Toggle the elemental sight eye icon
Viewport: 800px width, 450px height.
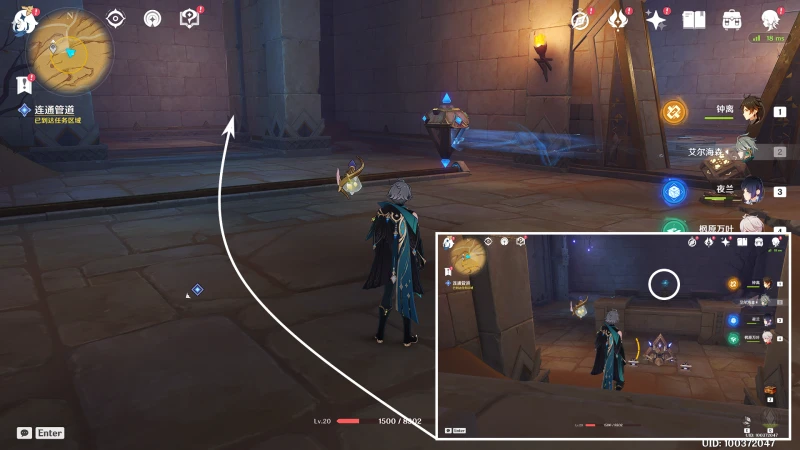click(116, 18)
